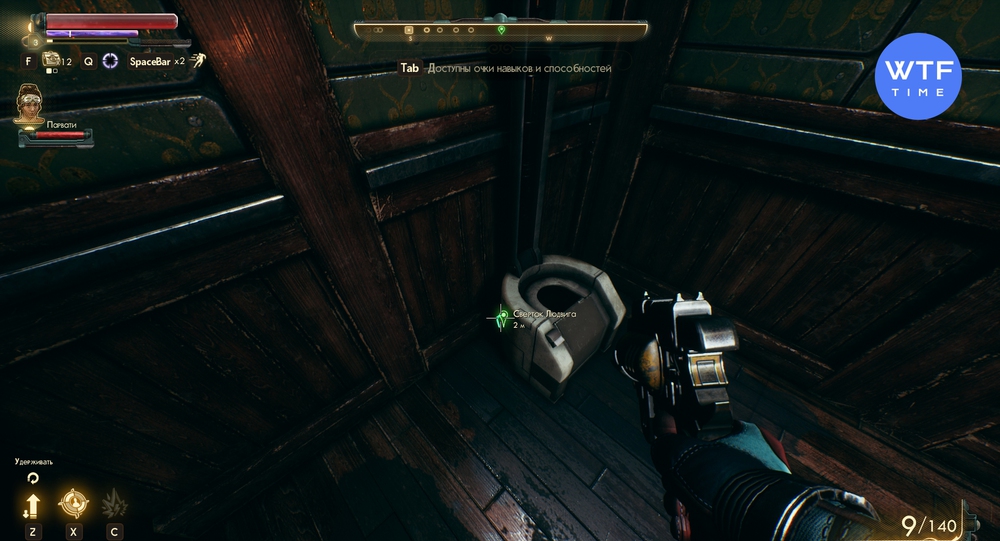Click the circular-arrow companion hold icon
1000x541 pixels.
(x=33, y=479)
